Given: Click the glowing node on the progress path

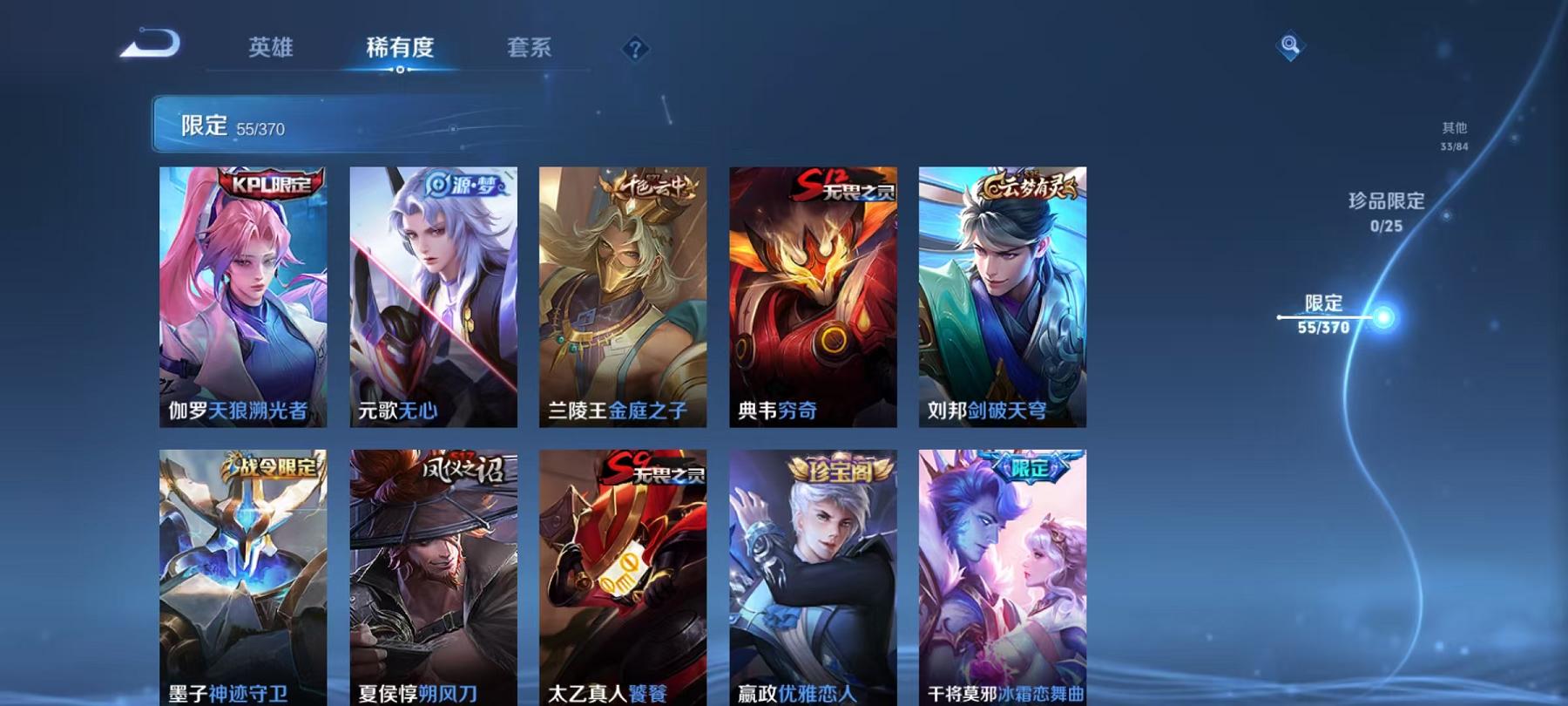Looking at the screenshot, I should pos(1383,318).
